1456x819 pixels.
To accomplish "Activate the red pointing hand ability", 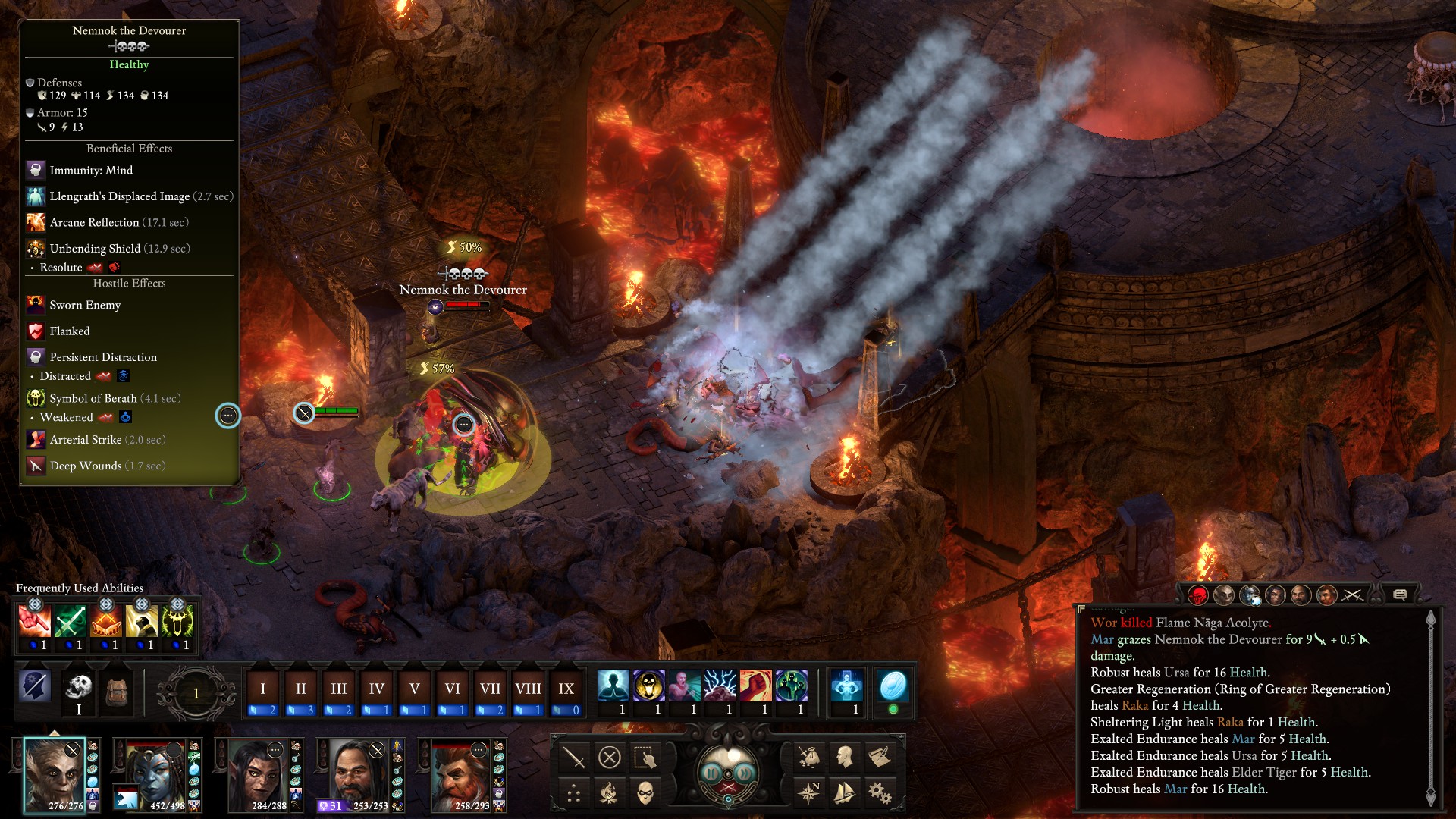I will tap(35, 622).
